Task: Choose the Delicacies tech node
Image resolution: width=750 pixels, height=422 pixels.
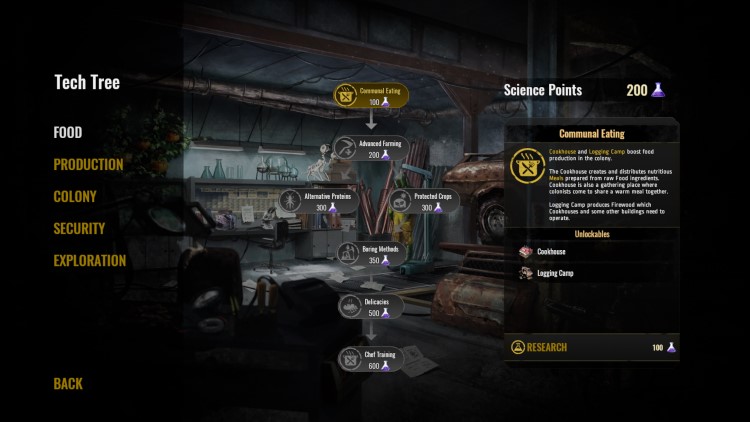Action: (x=371, y=306)
